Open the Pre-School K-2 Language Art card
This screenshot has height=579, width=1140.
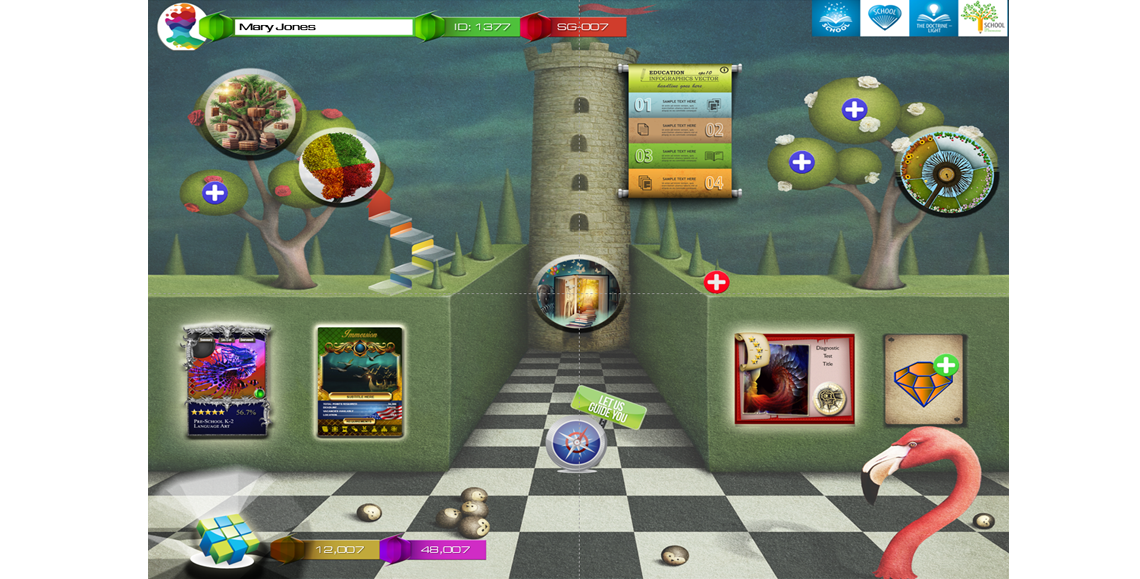(227, 380)
